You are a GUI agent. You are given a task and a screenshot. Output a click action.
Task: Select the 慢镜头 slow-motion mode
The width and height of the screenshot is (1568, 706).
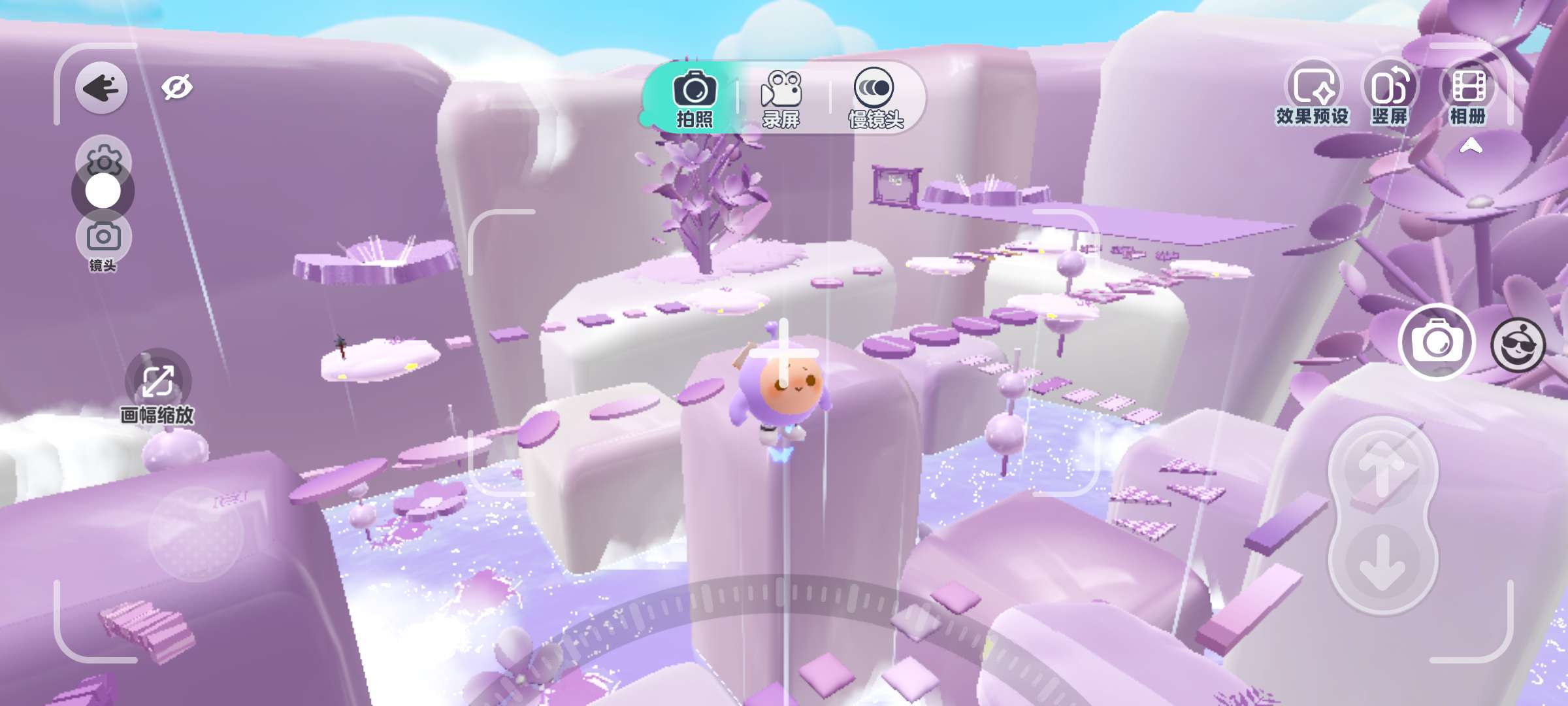(x=875, y=99)
